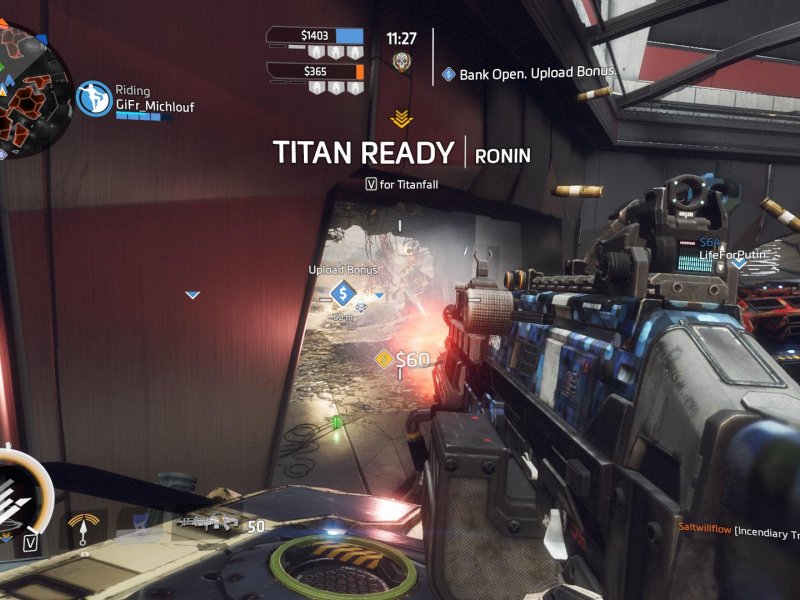
Task: Activate the Pulse Blade ability icon
Action: [84, 527]
